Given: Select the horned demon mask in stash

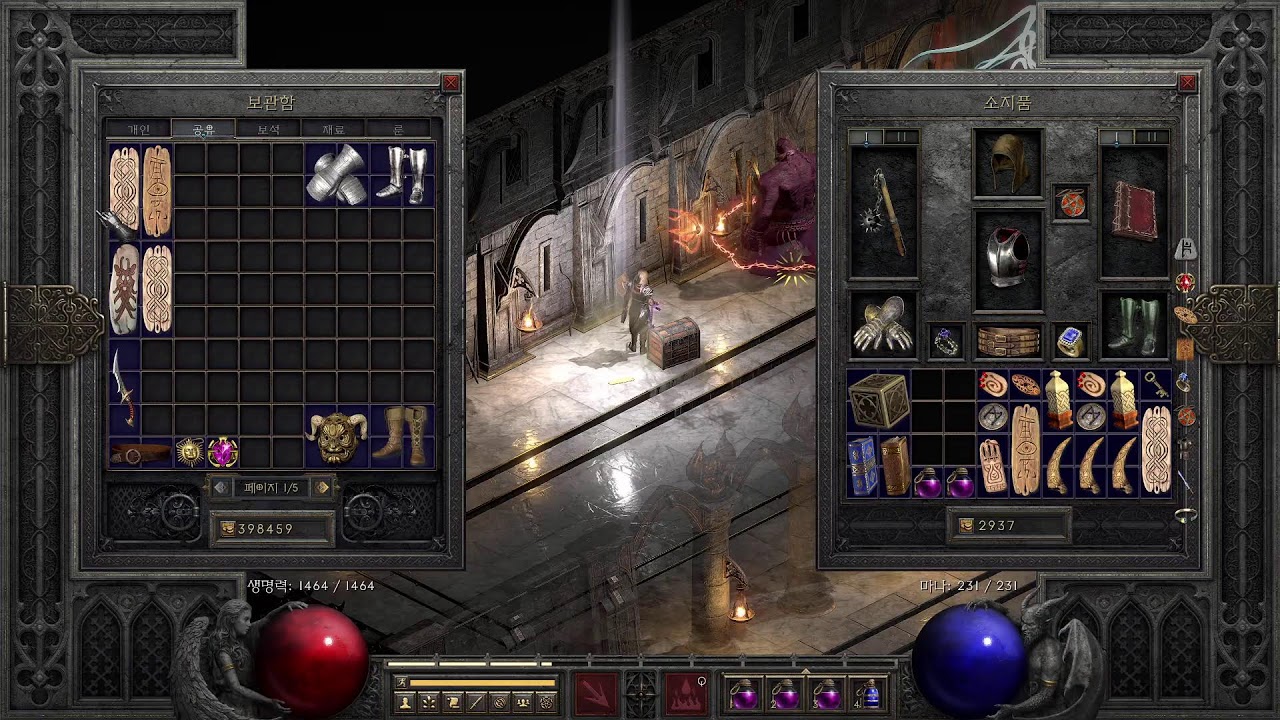Looking at the screenshot, I should click(336, 436).
